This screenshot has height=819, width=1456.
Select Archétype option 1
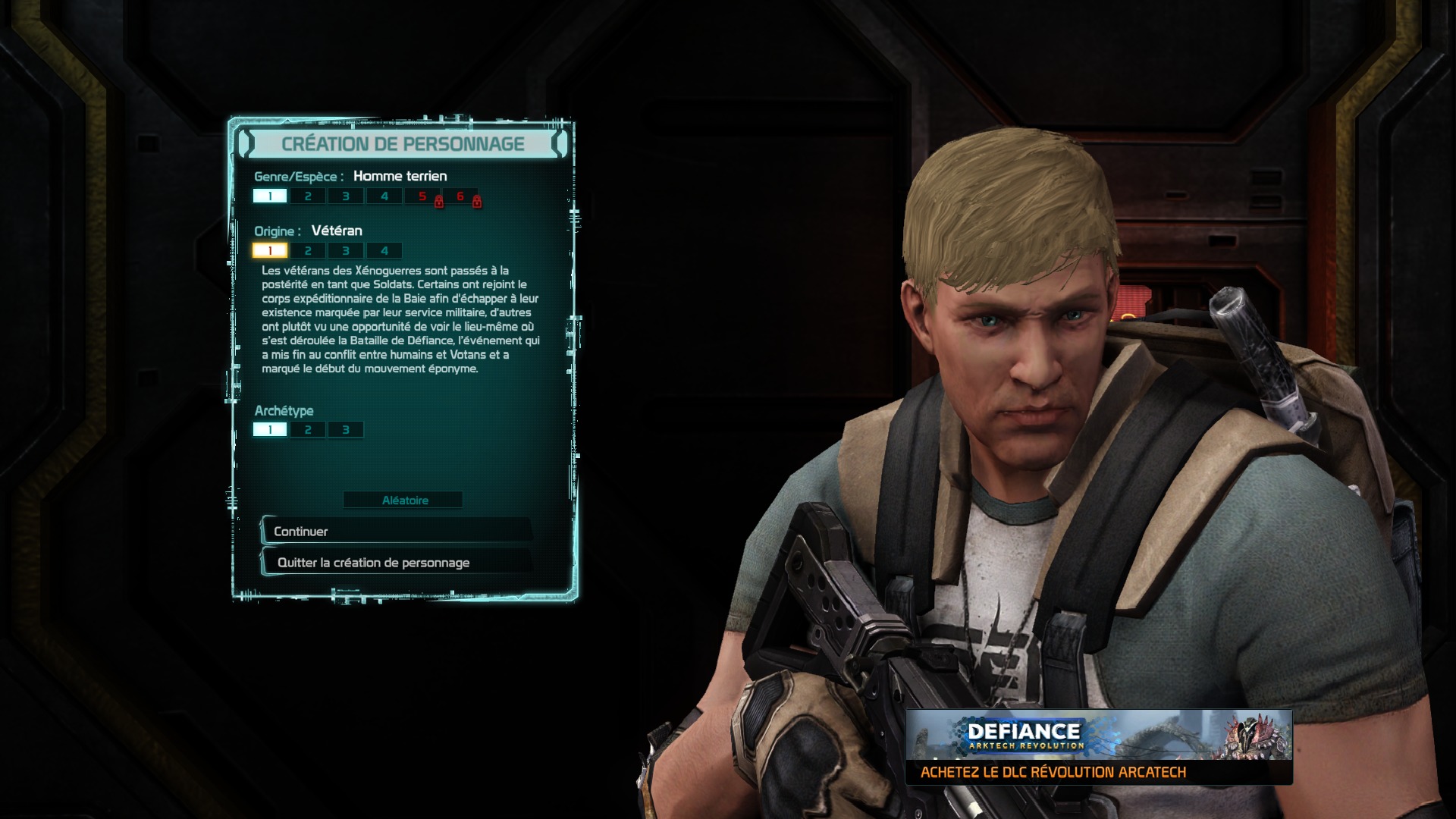[x=270, y=430]
